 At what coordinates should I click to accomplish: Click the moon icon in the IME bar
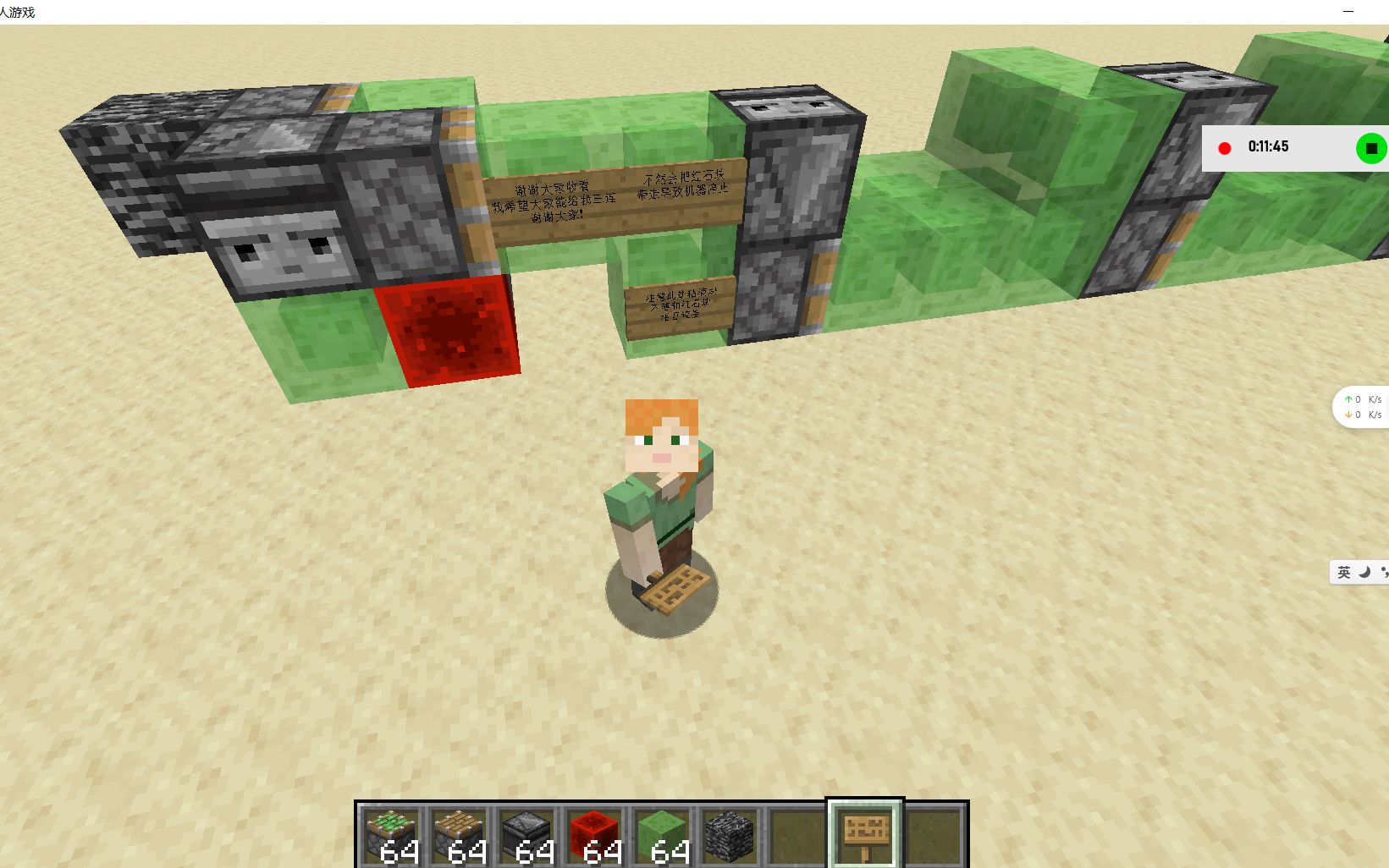click(x=1364, y=572)
